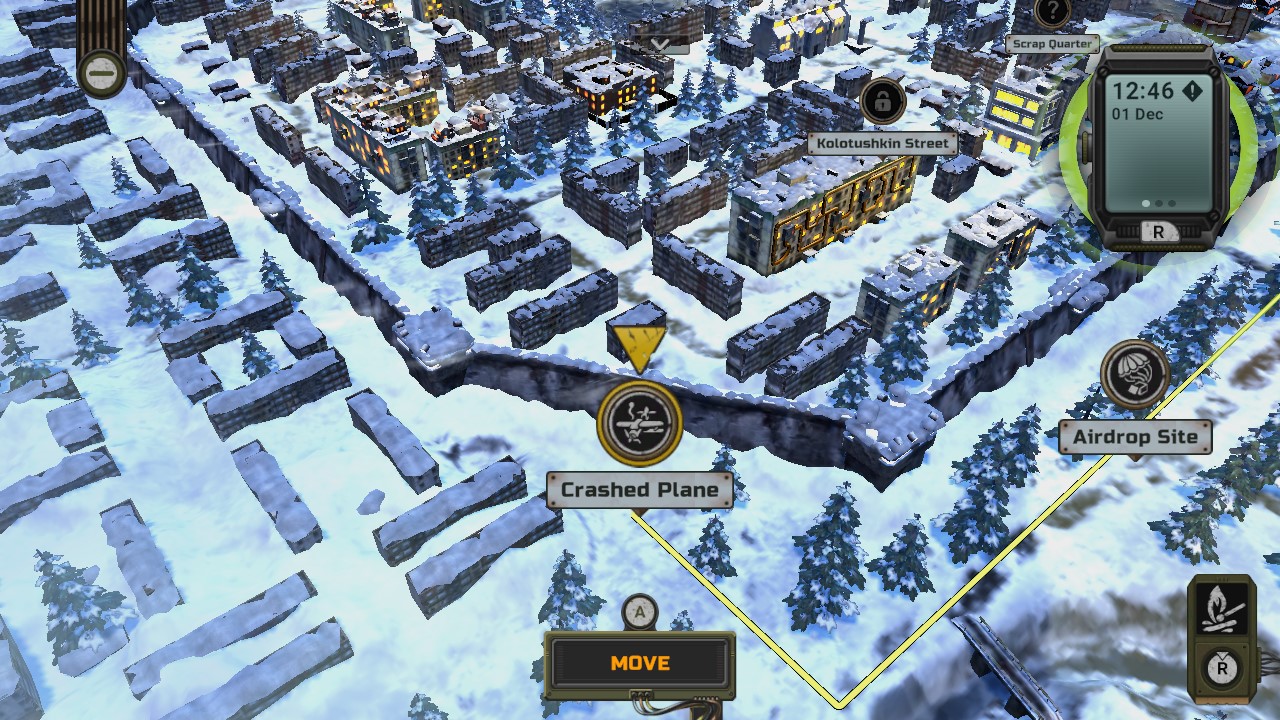Viewport: 1280px width, 720px height.
Task: Select the first watch screen dot
Action: pos(1146,204)
